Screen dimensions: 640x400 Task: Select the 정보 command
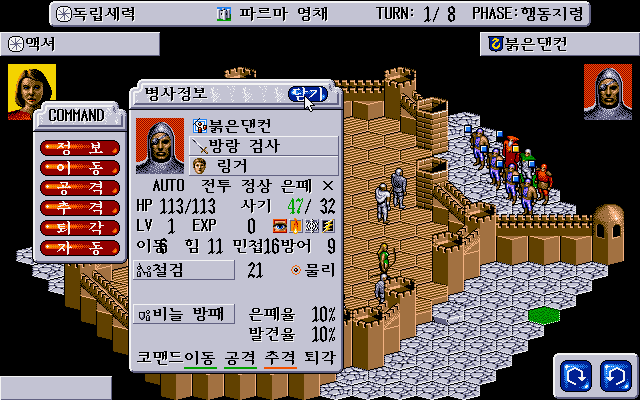click(80, 147)
